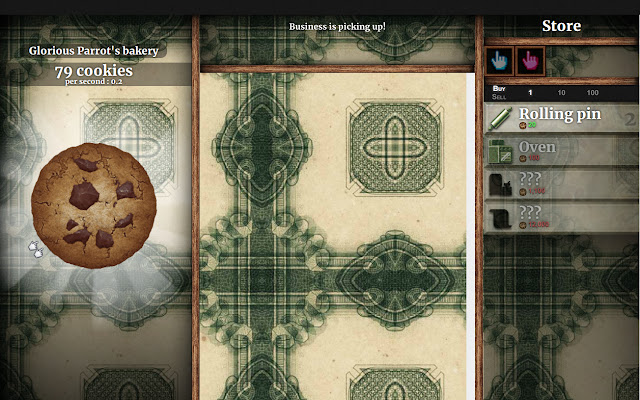Purchase an Oven from the store
640x400 pixels.
[x=561, y=151]
